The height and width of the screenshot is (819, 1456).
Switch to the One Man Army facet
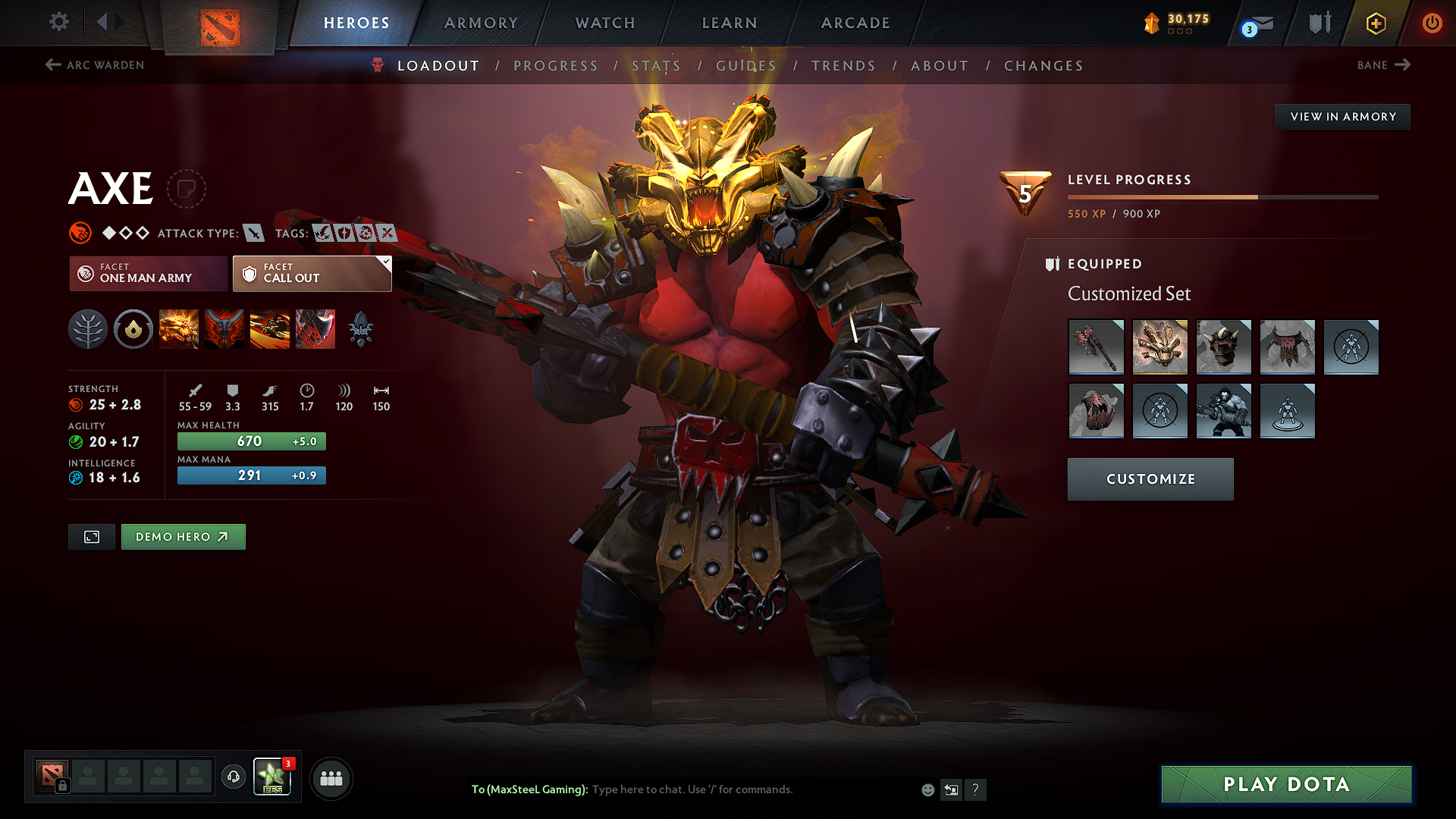pos(147,274)
